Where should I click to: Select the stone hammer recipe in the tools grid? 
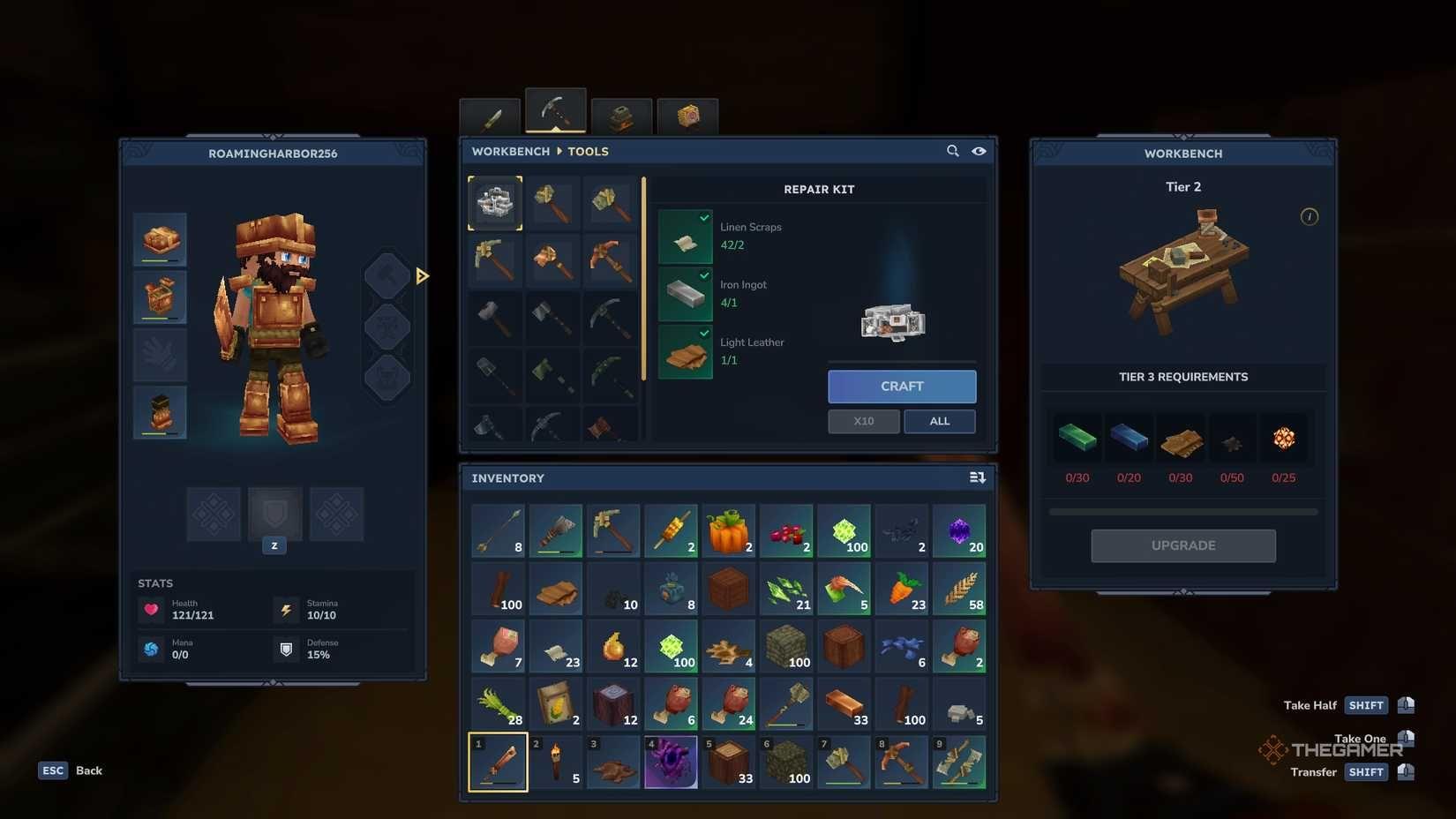pos(495,319)
